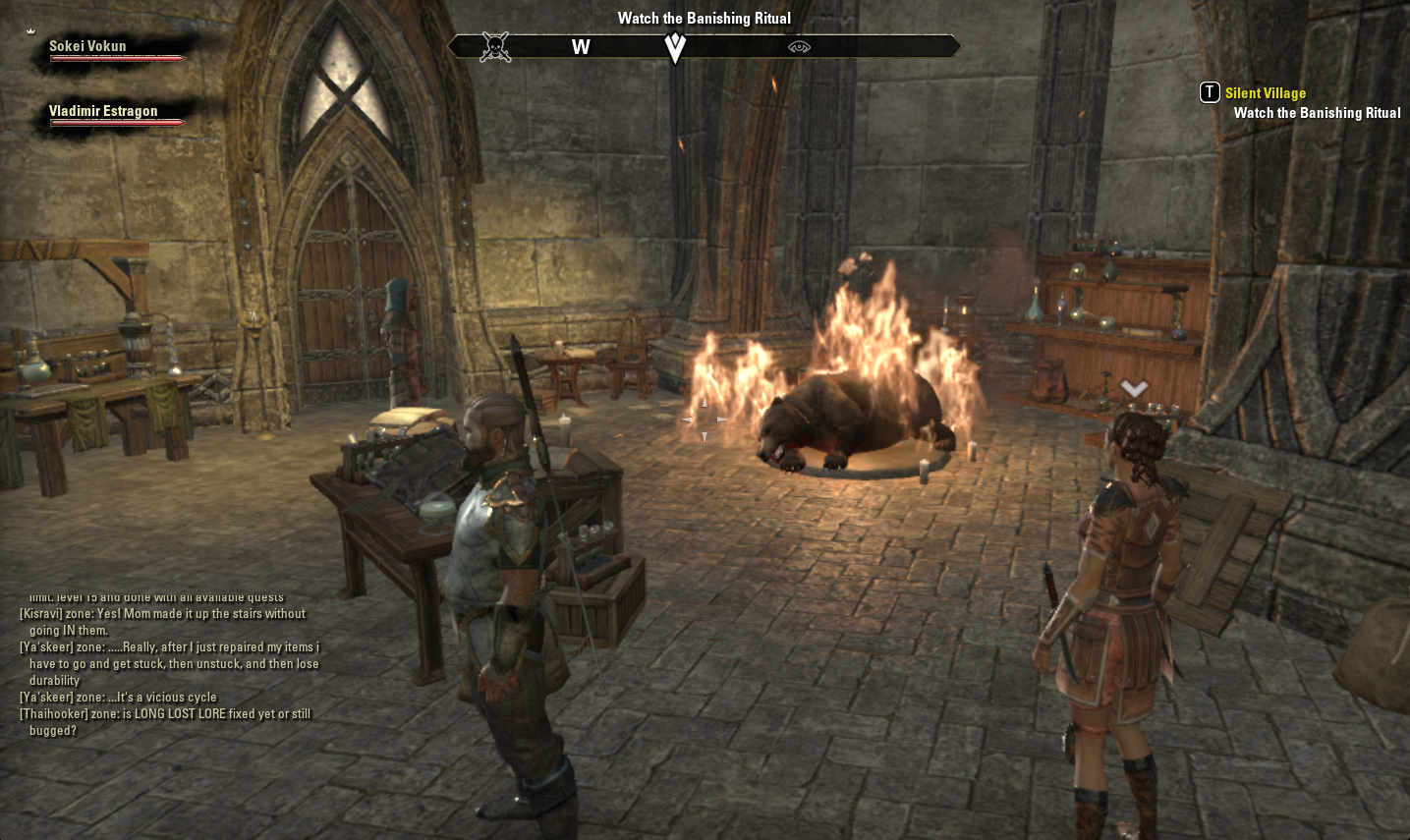Select the Silent Village quest tracker title
This screenshot has height=840, width=1410.
pos(1265,93)
